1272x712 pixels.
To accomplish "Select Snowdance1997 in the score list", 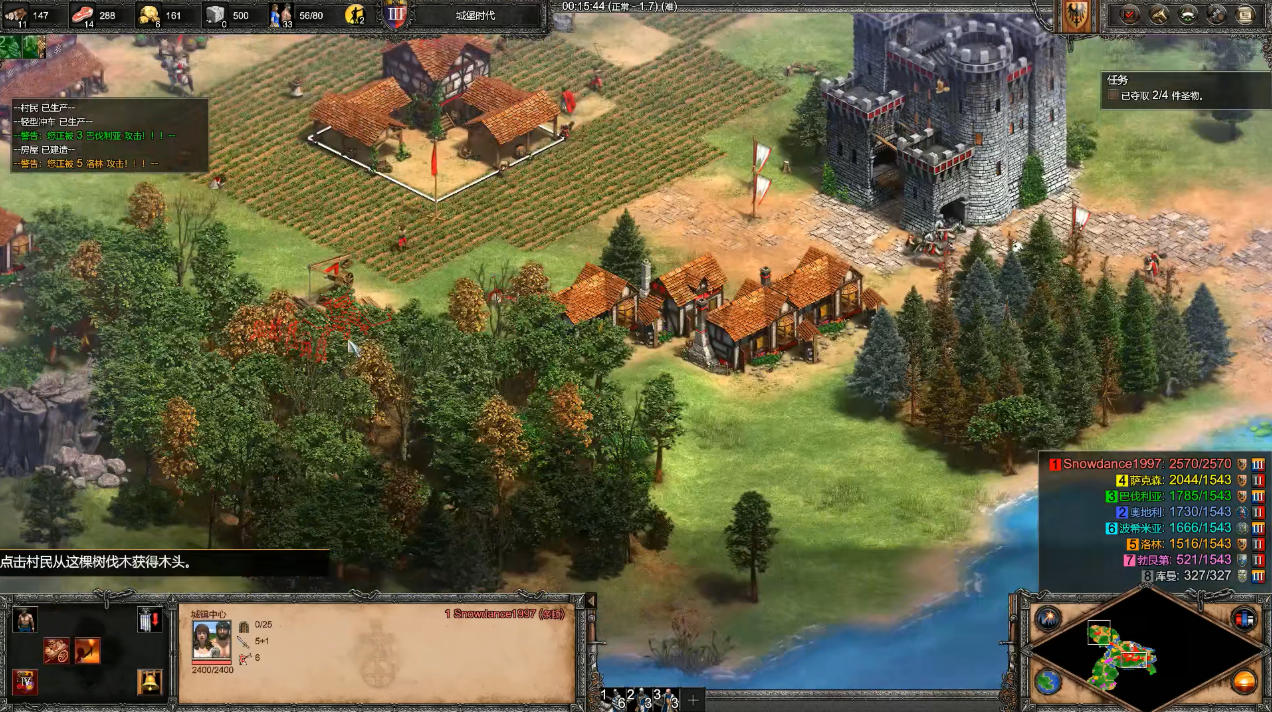I will [1112, 464].
